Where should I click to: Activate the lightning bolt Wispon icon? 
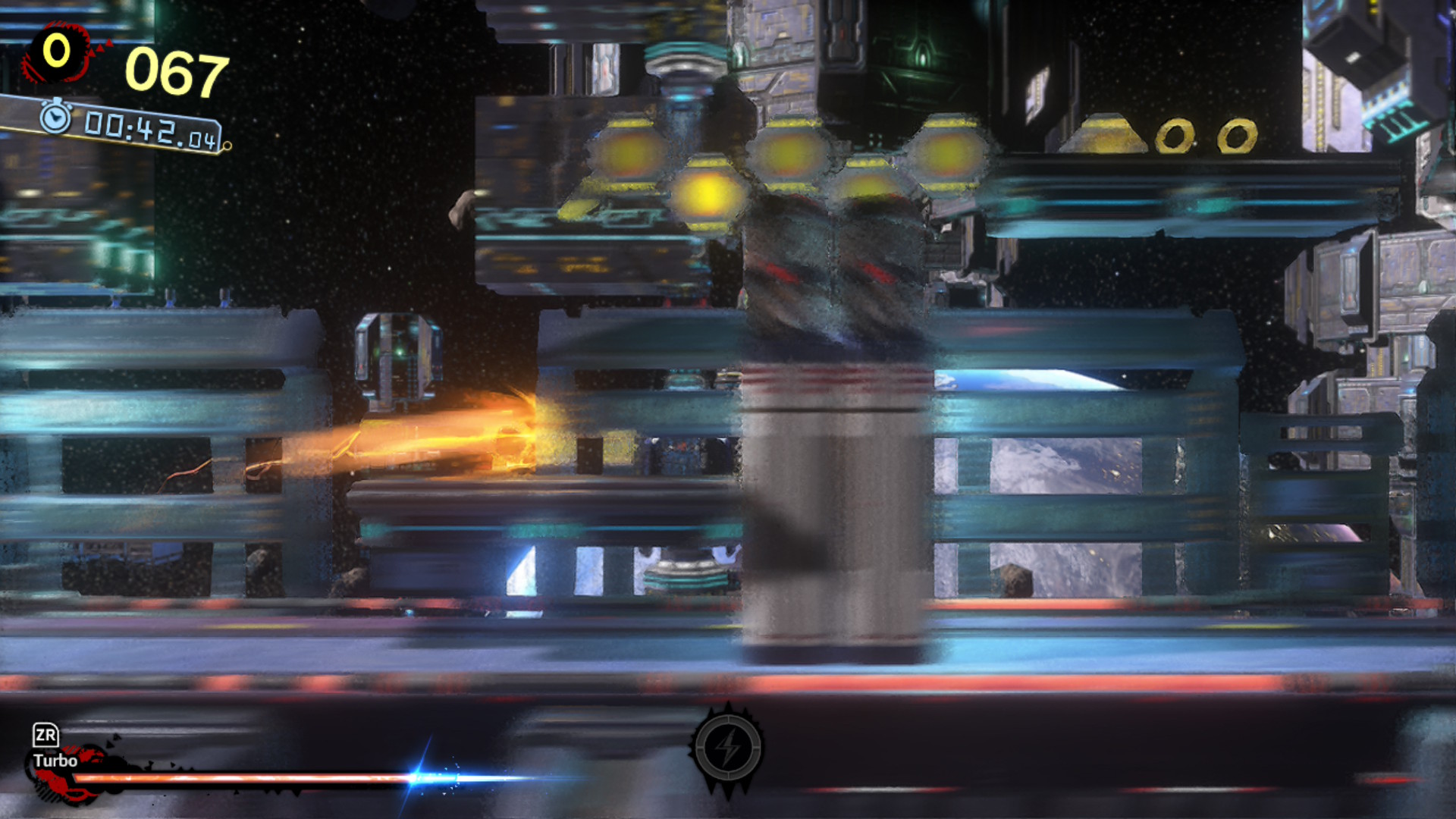pos(728,748)
